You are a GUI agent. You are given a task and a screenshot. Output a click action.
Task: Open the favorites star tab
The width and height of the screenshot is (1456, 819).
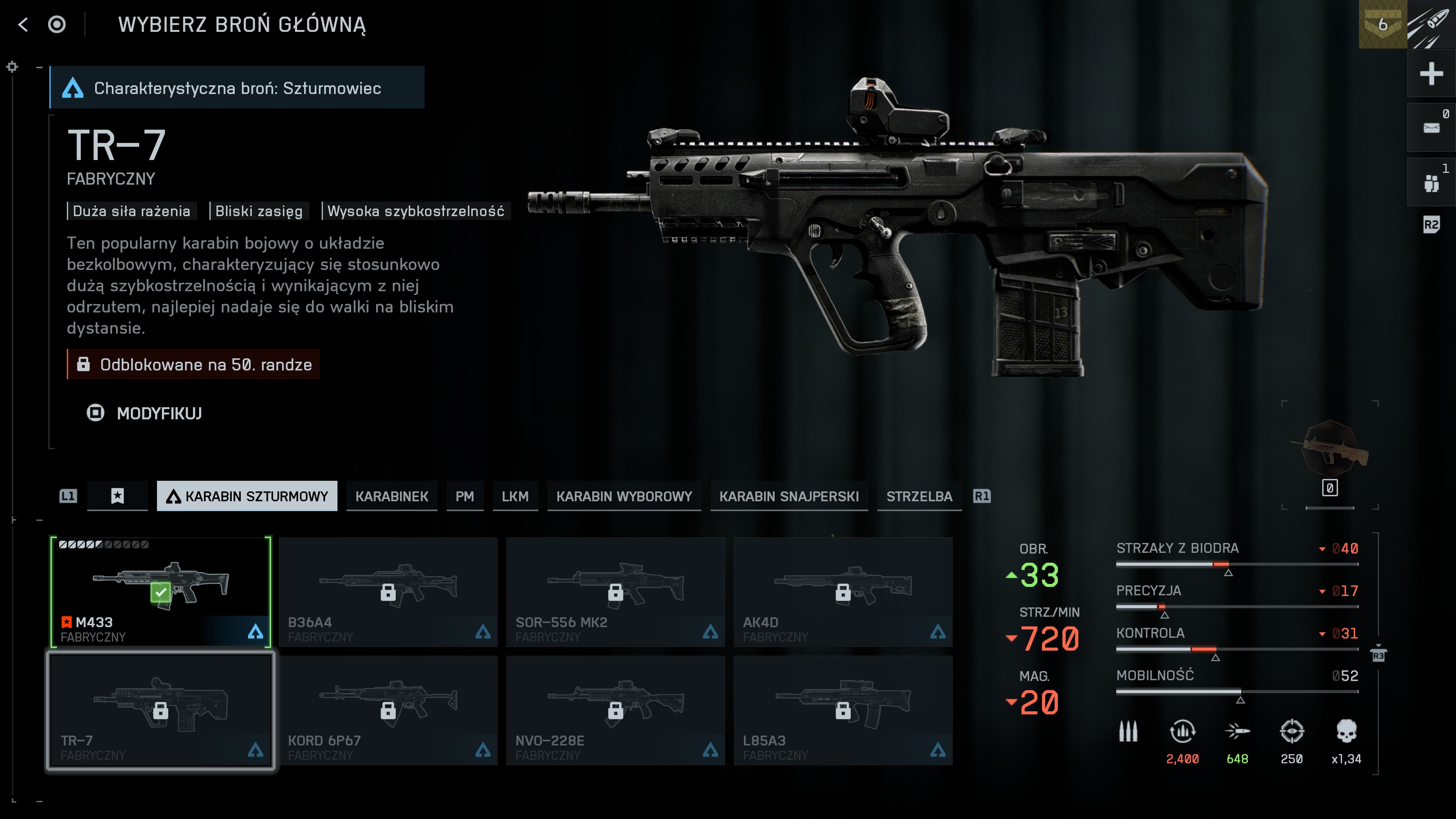[x=117, y=496]
